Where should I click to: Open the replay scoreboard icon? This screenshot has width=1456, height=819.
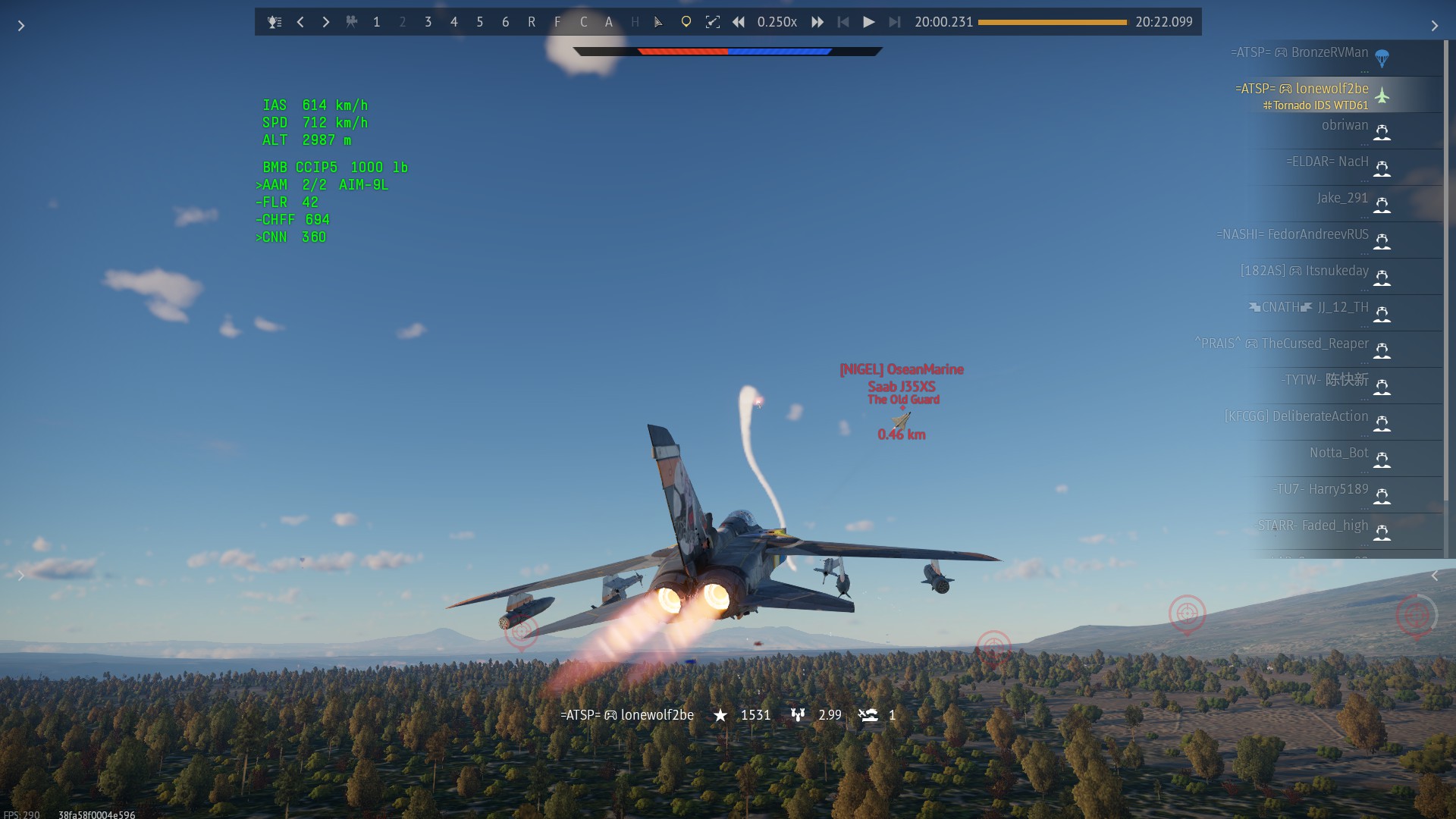(x=275, y=22)
